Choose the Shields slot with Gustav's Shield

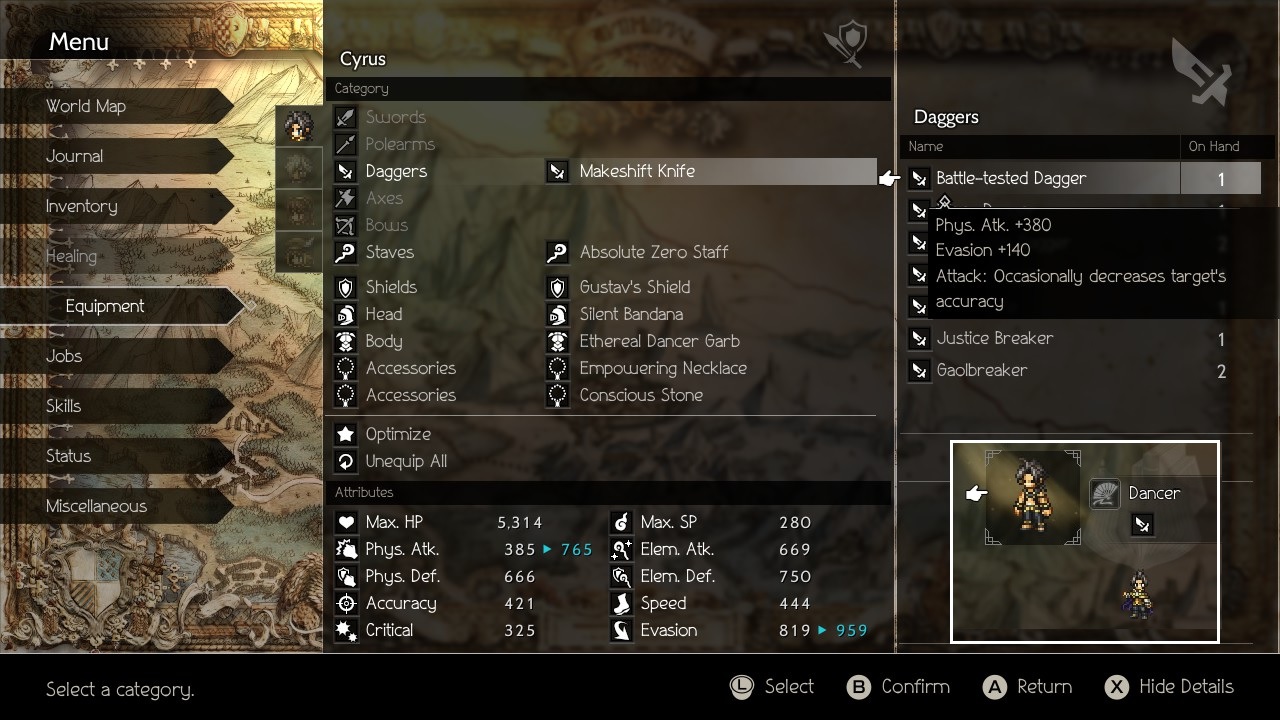point(635,287)
